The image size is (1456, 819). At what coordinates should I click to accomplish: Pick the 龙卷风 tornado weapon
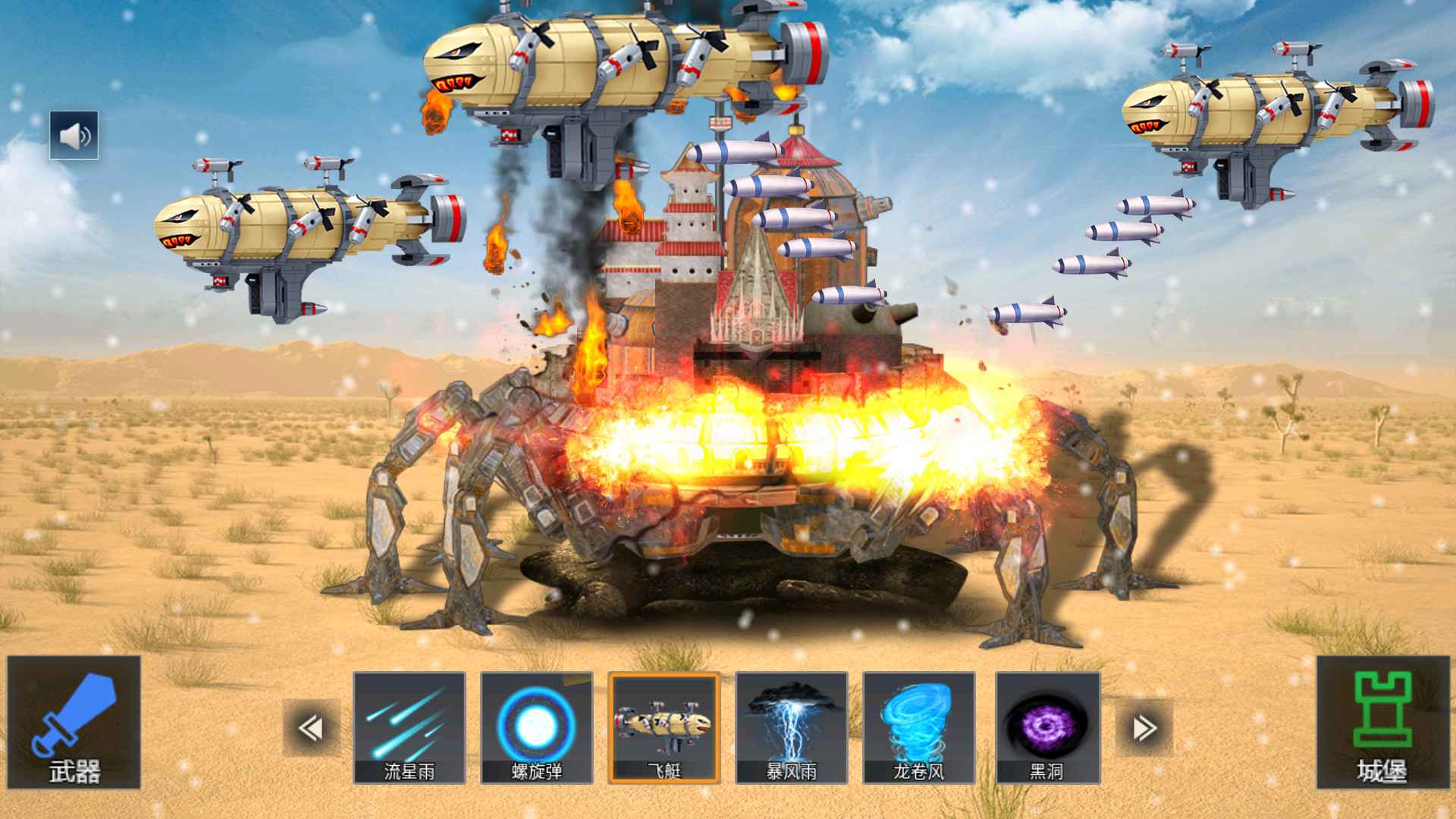click(x=919, y=728)
